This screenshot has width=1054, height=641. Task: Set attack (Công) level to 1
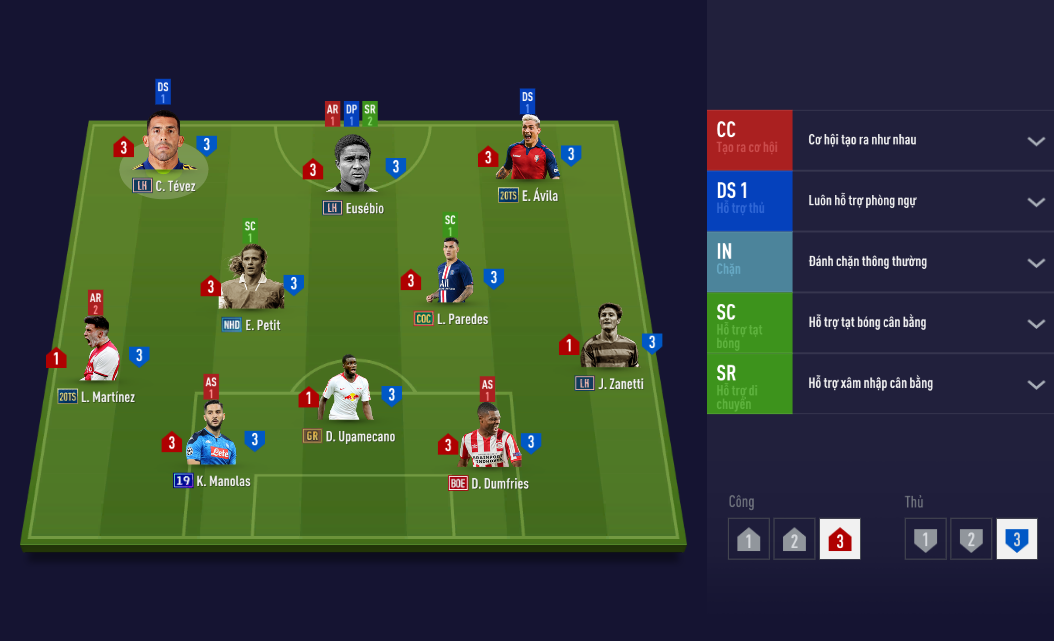(x=749, y=540)
